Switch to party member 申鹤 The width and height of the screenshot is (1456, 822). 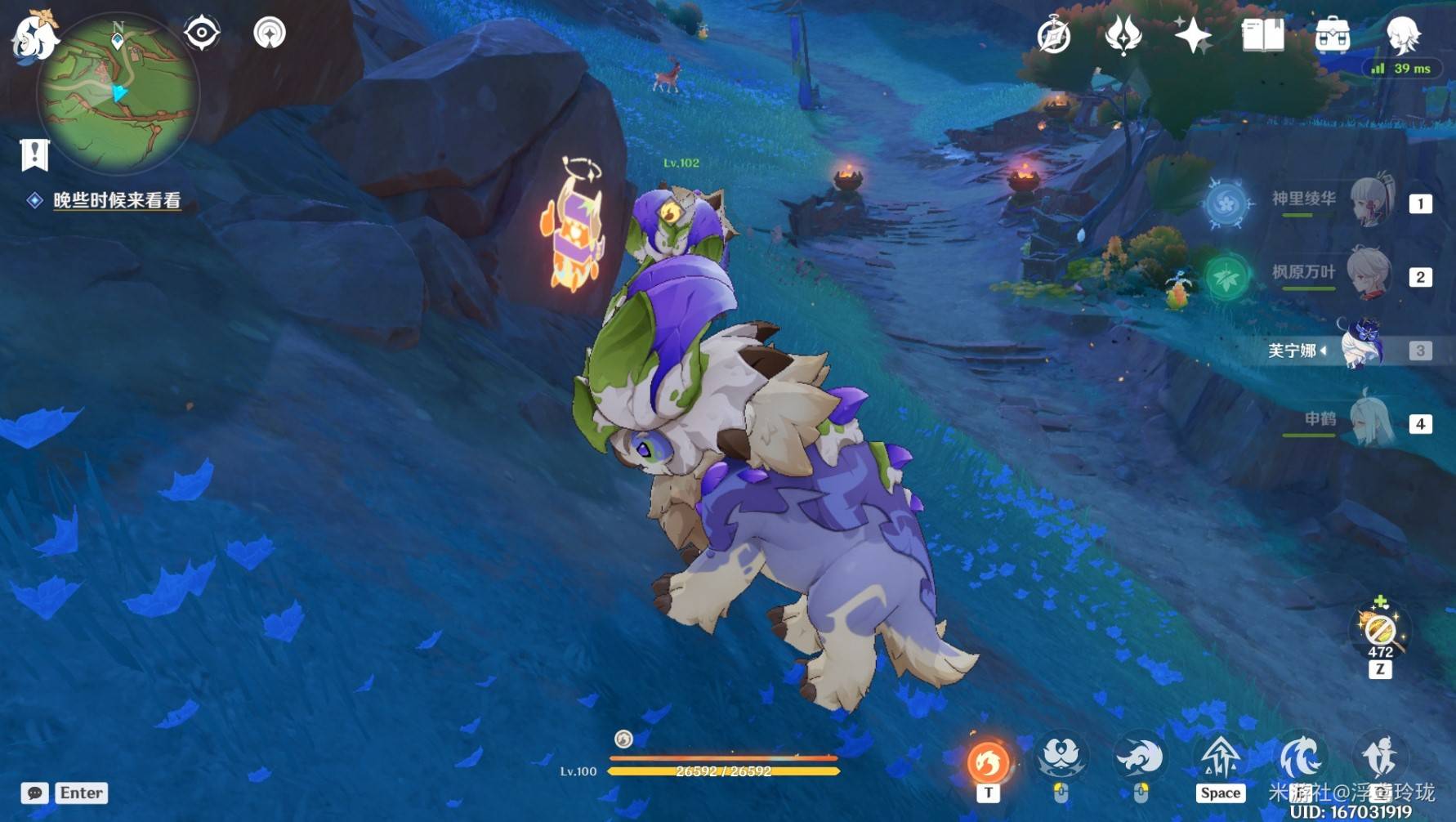(1370, 422)
